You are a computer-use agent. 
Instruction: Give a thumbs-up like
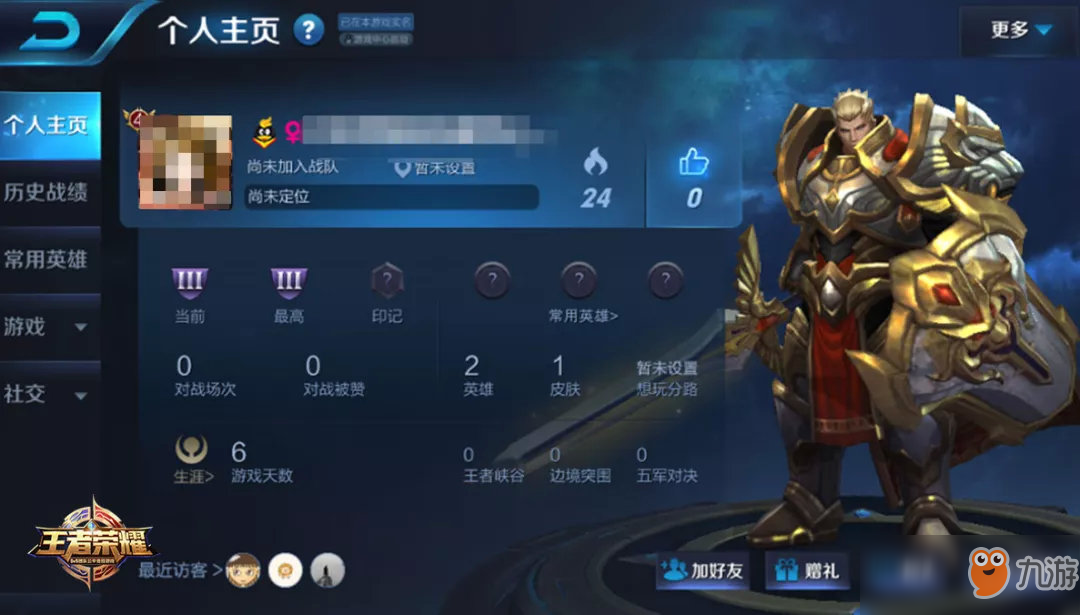click(694, 175)
